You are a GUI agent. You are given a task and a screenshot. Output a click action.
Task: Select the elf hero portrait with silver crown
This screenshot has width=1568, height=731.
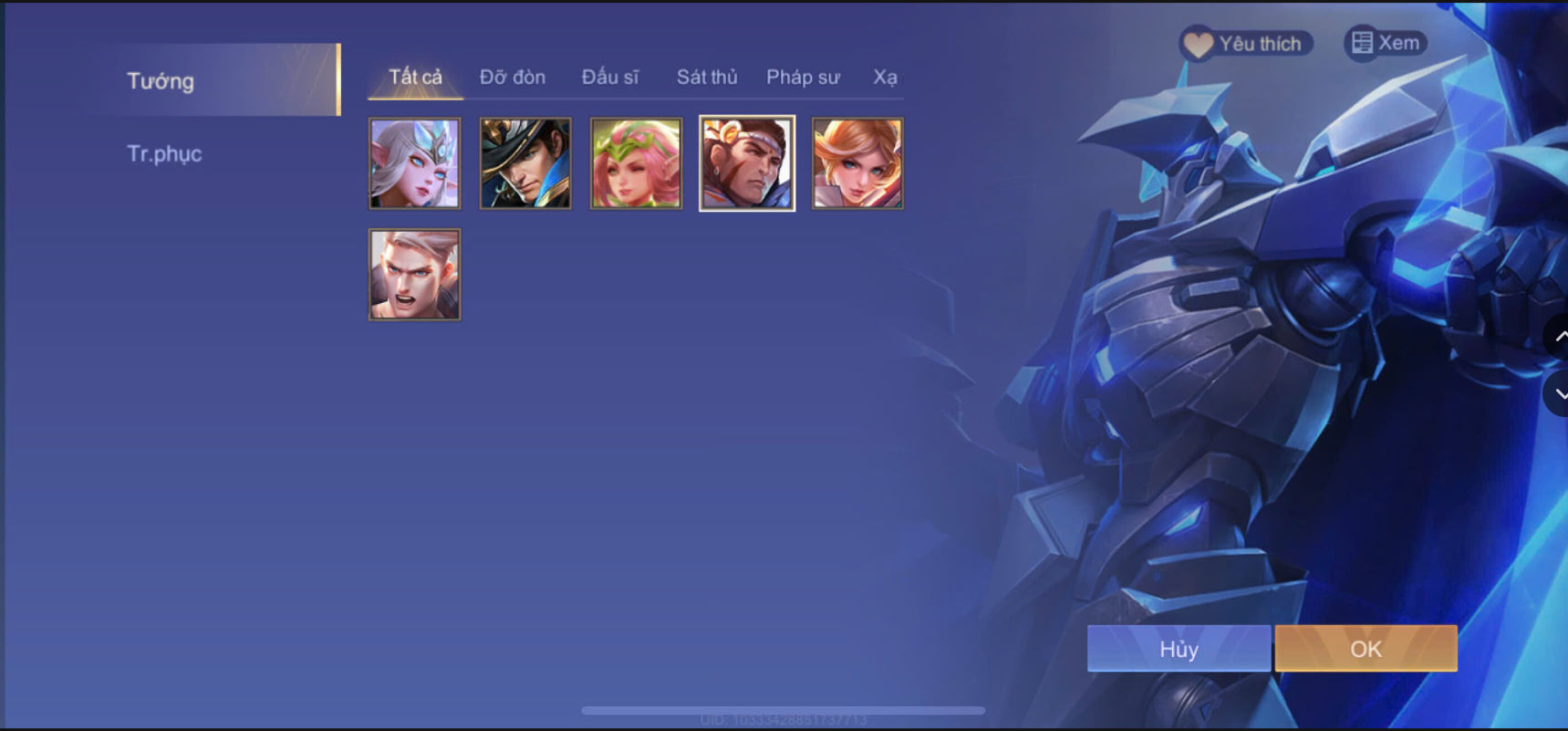click(414, 163)
